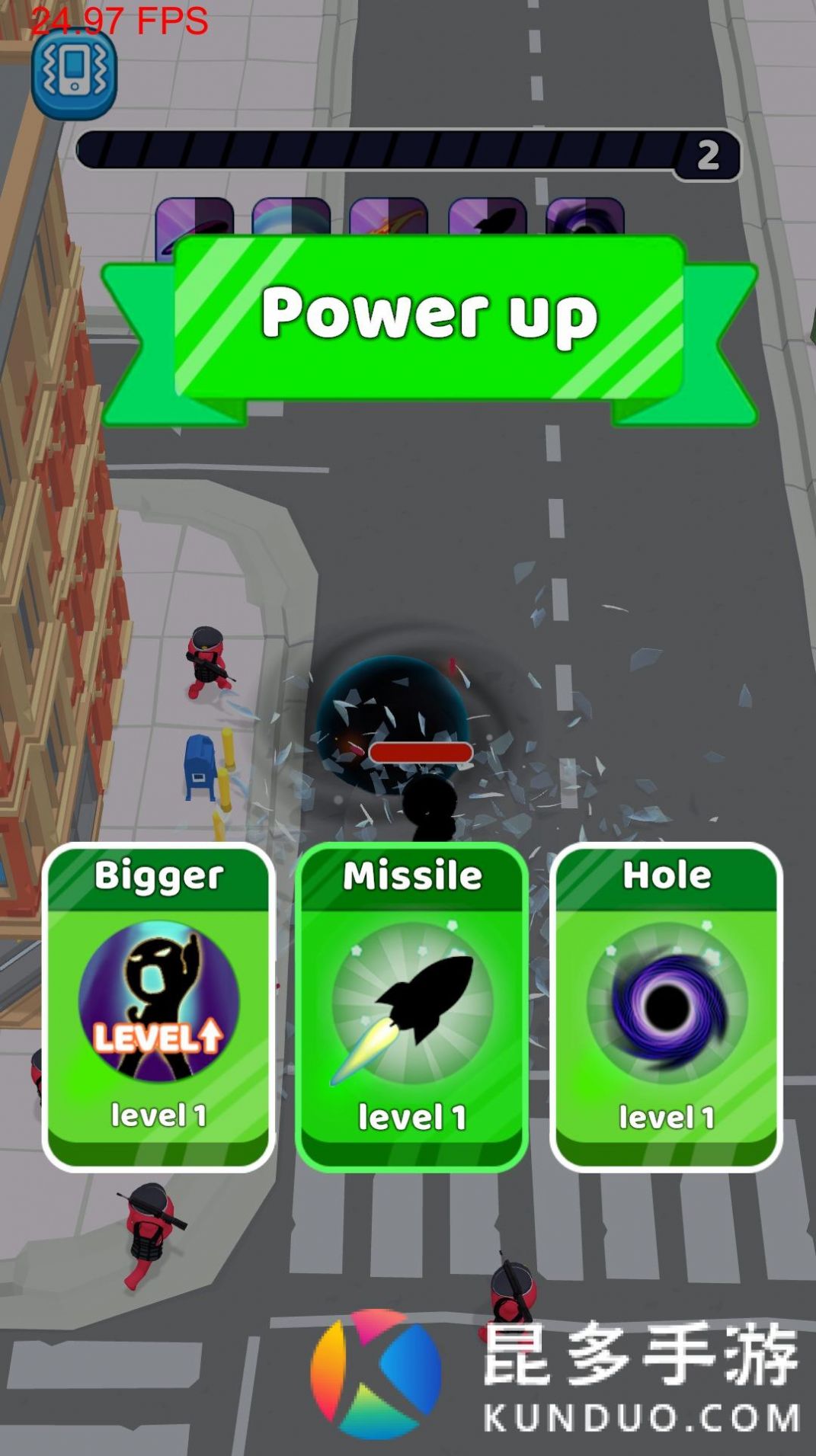Pick the Hole power-up card

pyautogui.click(x=666, y=1006)
